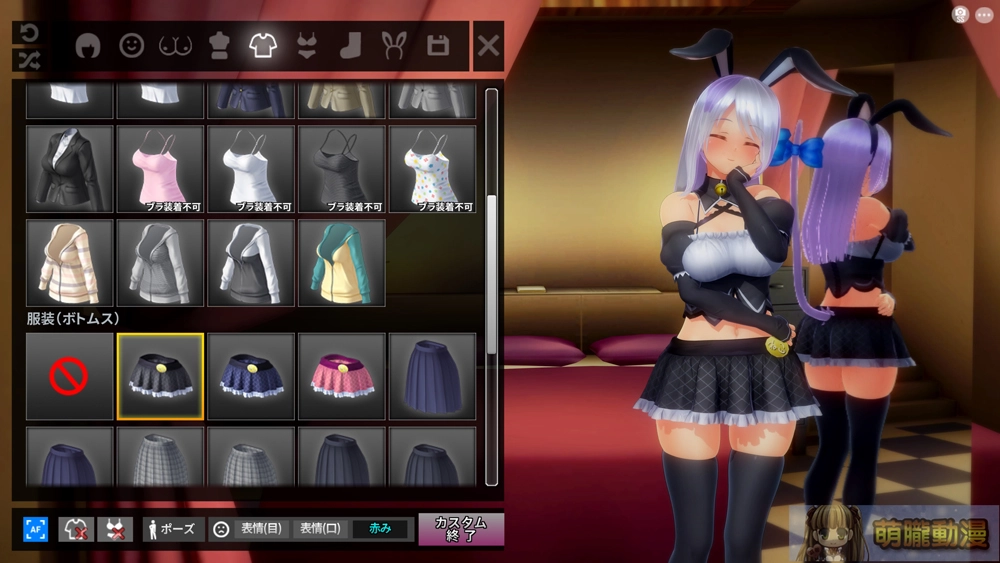Switch to the face category tab
1000x563 pixels.
tap(132, 46)
